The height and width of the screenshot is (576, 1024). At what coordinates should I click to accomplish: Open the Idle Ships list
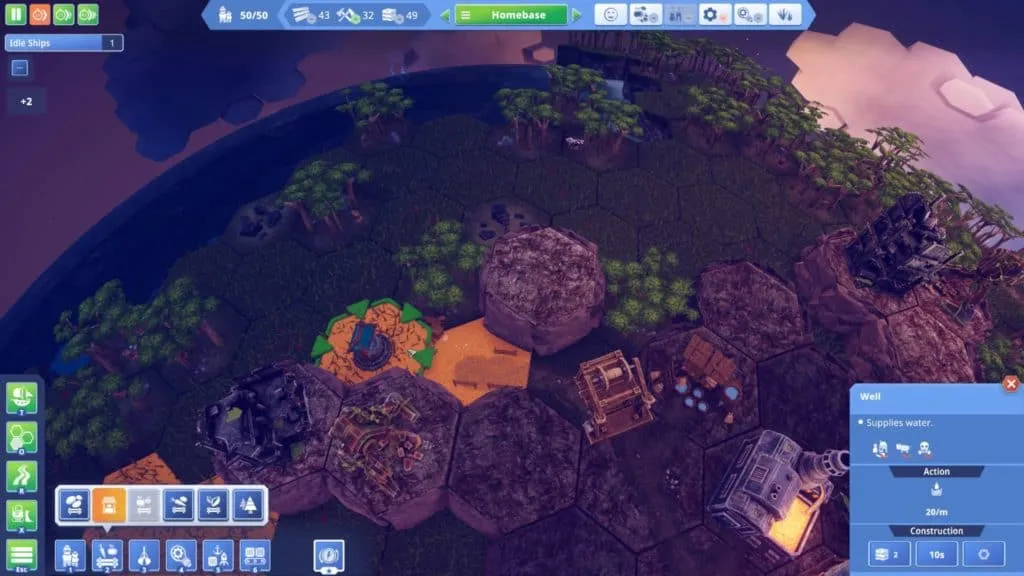(62, 43)
